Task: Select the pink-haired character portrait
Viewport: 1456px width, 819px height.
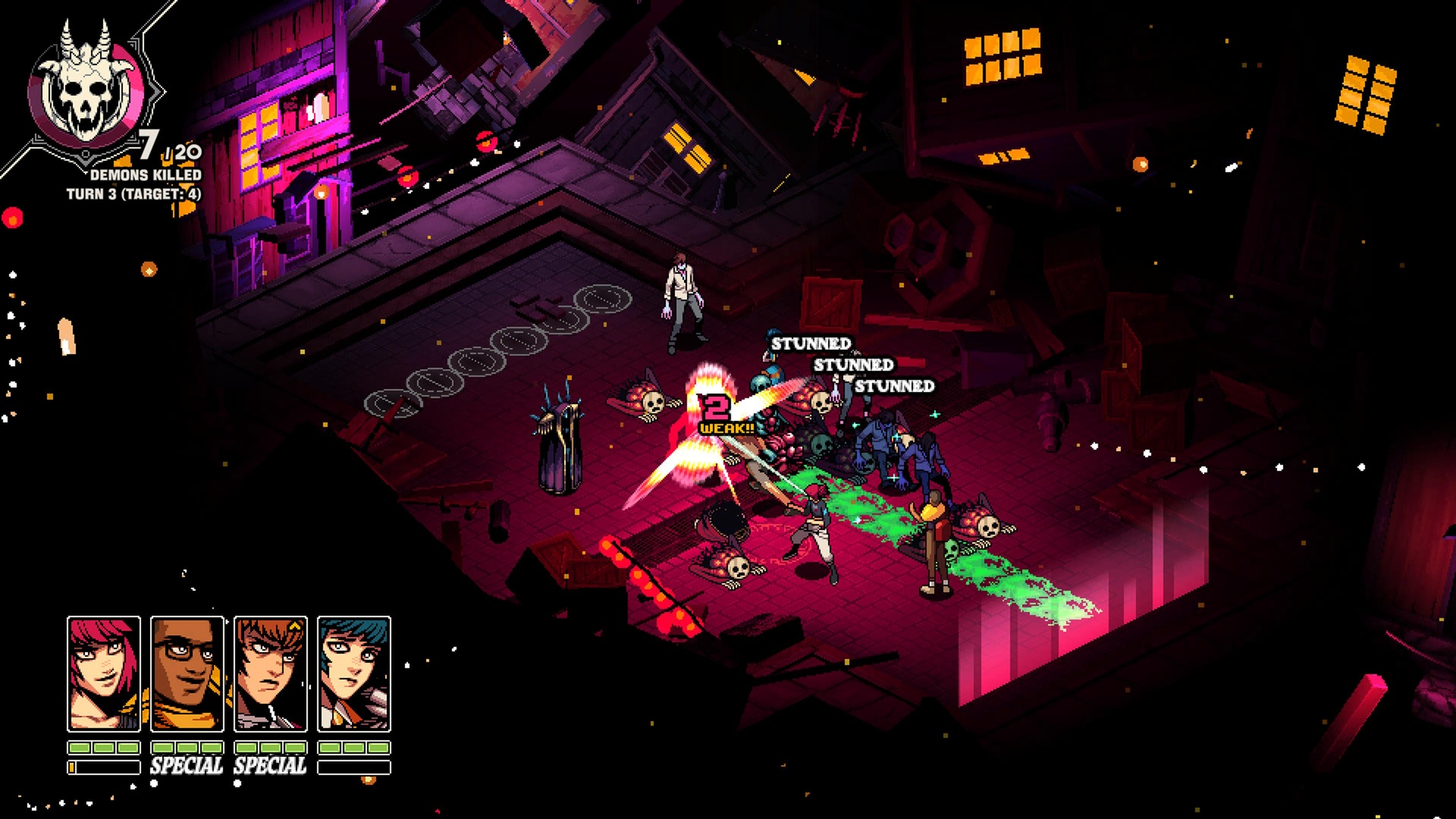Action: coord(104,673)
